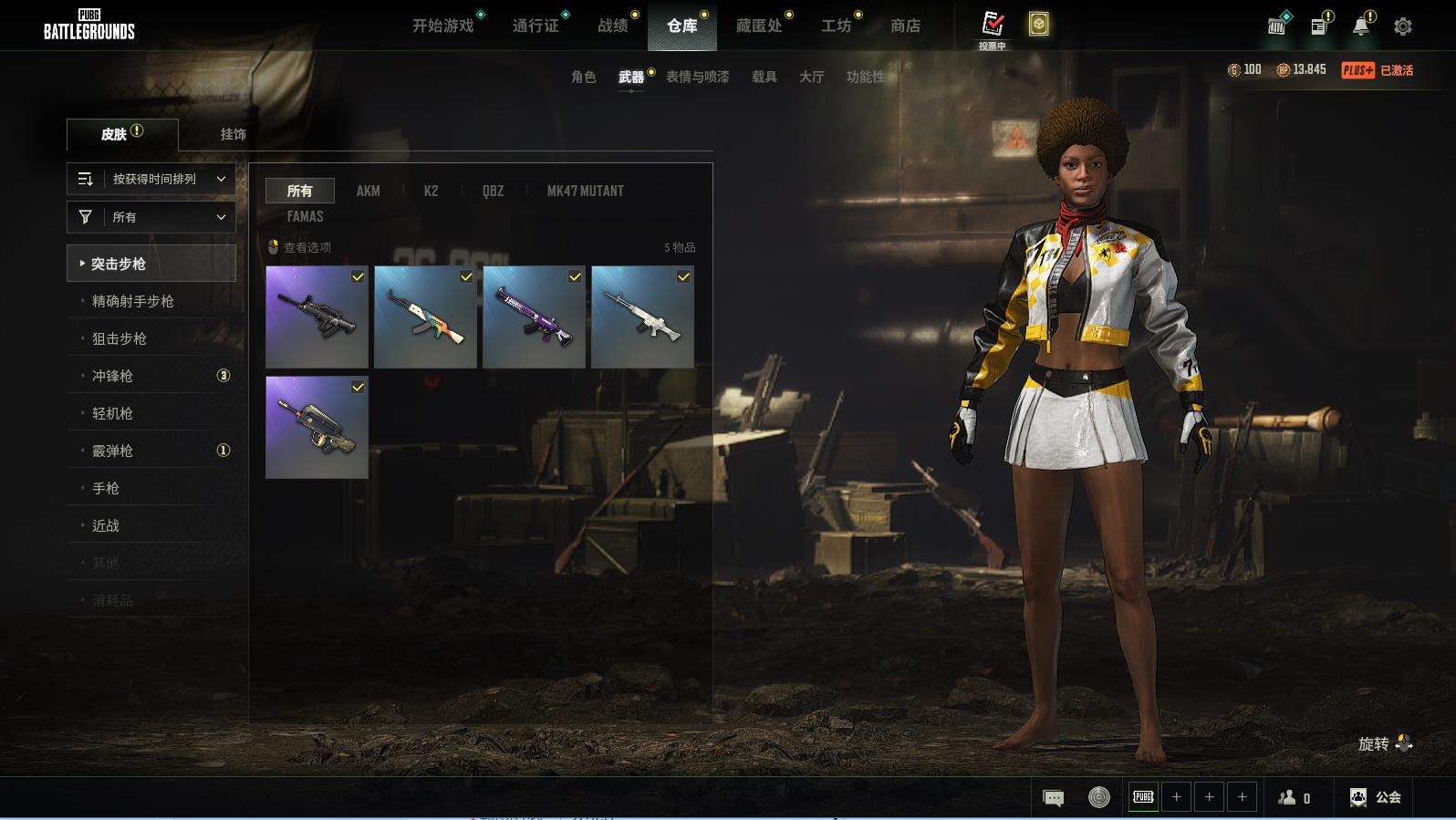Open the 挂饰 charms tab
This screenshot has height=820, width=1456.
tap(233, 134)
